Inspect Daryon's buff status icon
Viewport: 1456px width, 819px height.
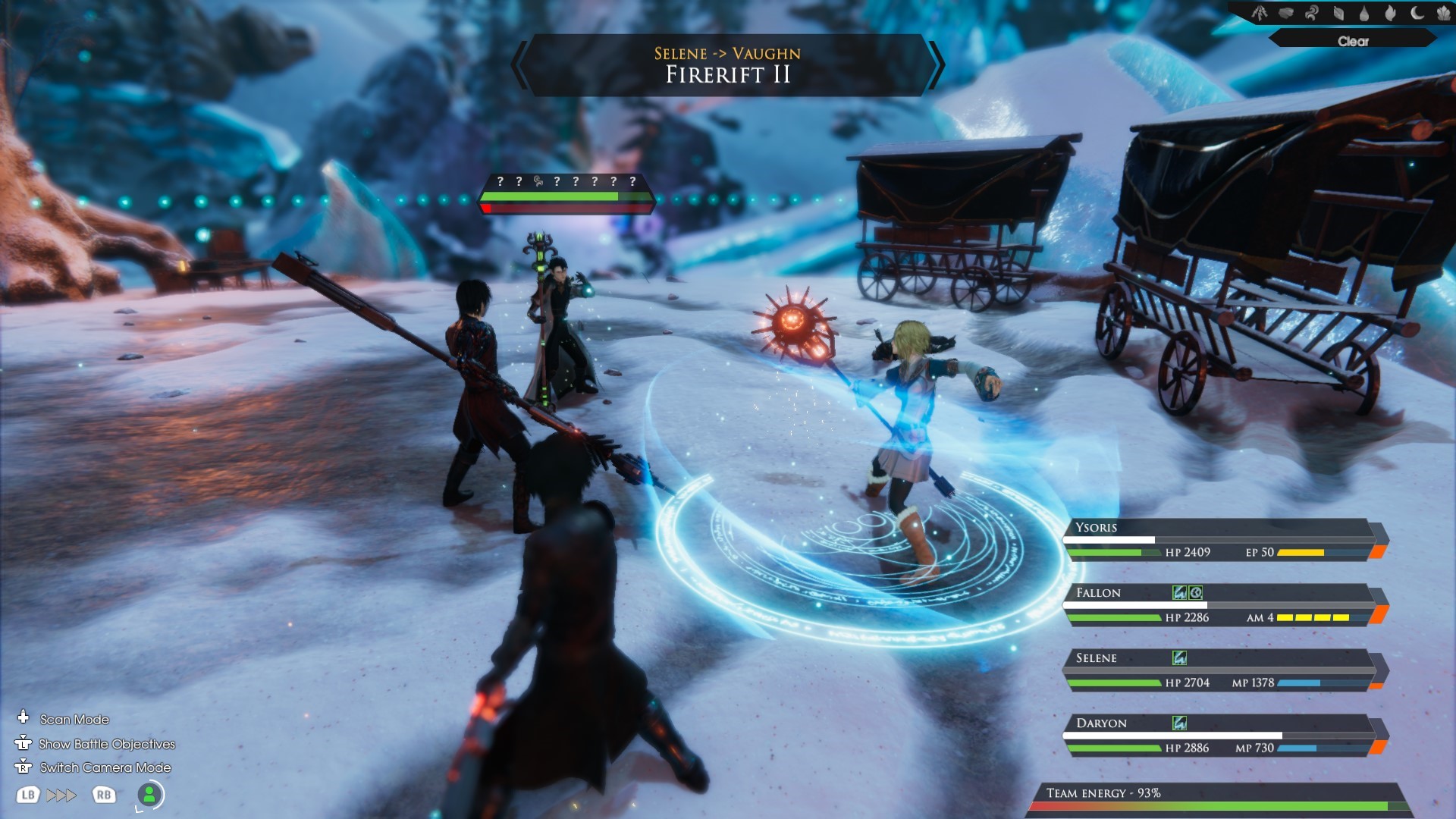click(x=1179, y=723)
